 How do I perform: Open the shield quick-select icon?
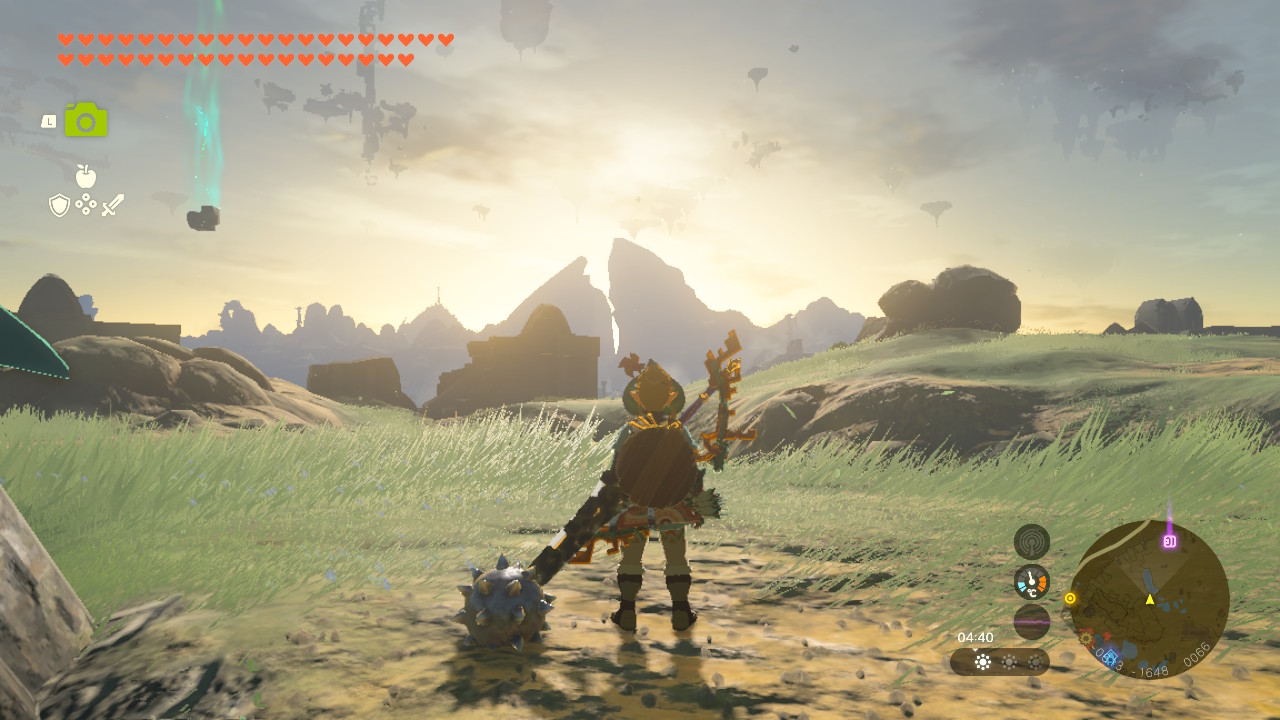click(60, 205)
